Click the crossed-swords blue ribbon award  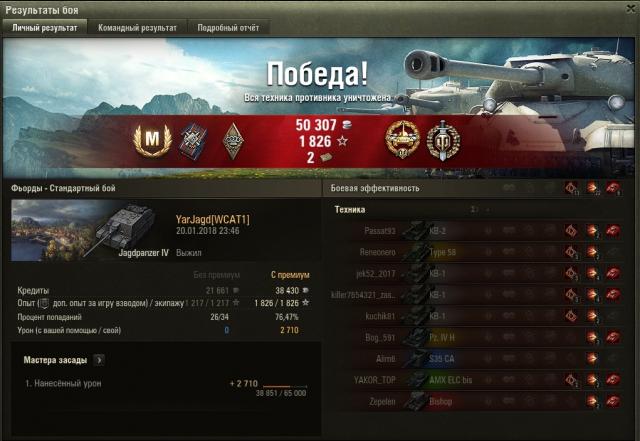[x=190, y=141]
